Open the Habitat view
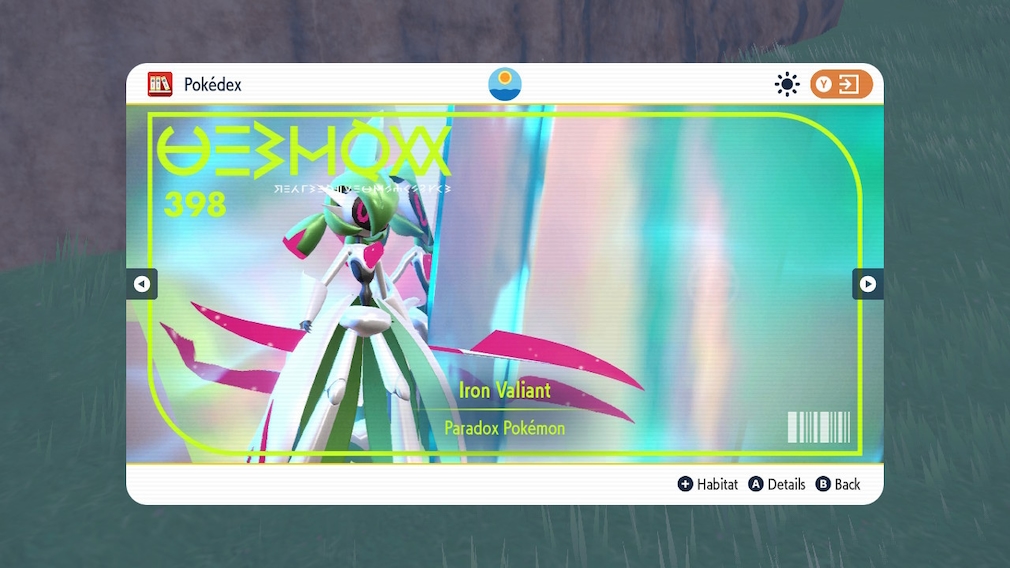 (x=708, y=484)
